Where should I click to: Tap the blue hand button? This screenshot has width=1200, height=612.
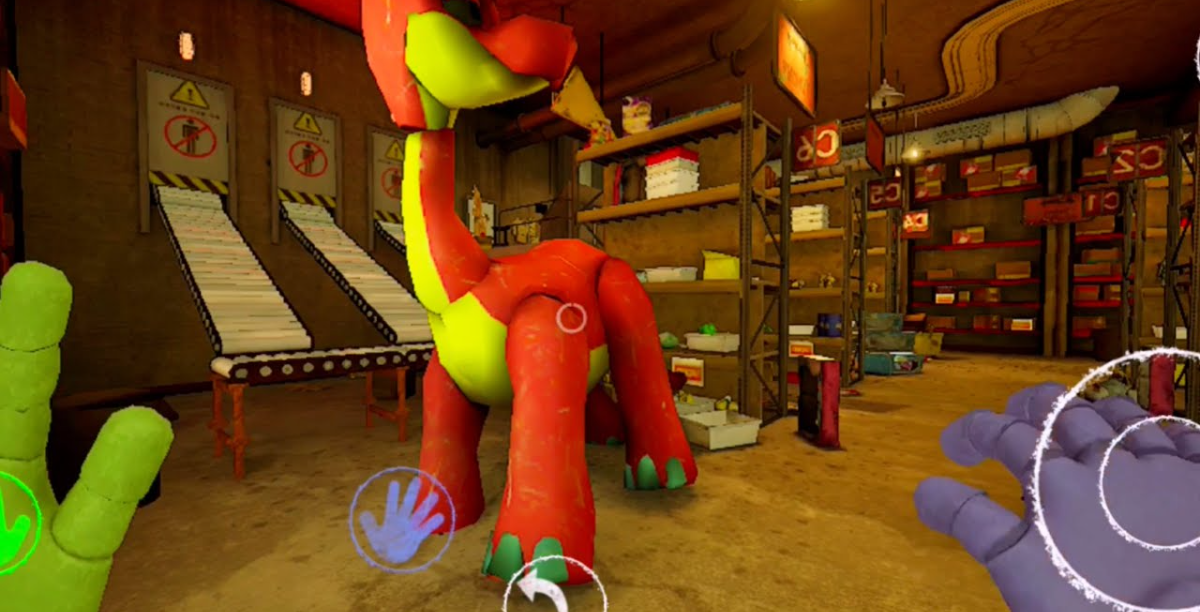(402, 520)
